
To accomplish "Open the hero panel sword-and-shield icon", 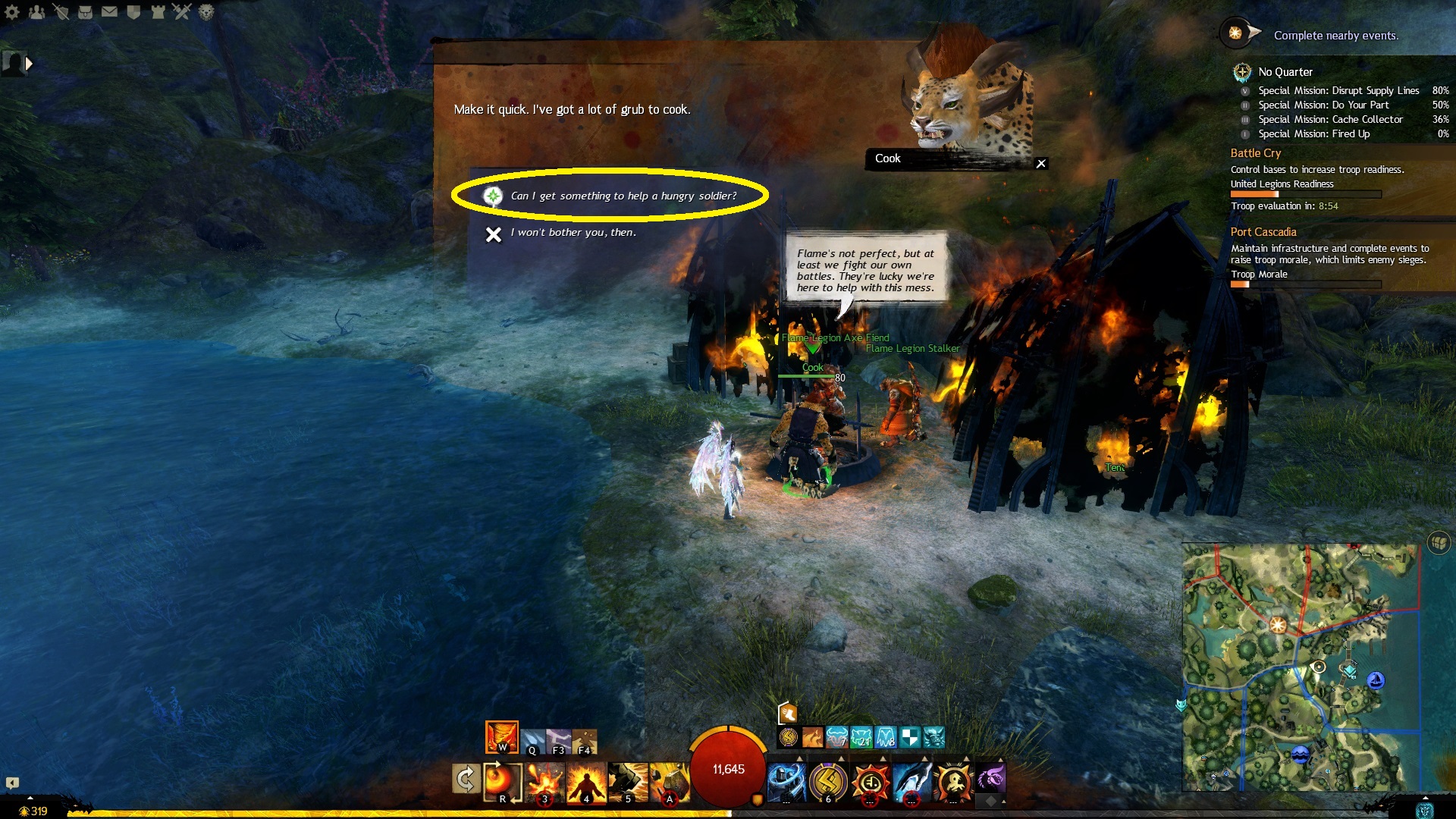I will pyautogui.click(x=61, y=11).
